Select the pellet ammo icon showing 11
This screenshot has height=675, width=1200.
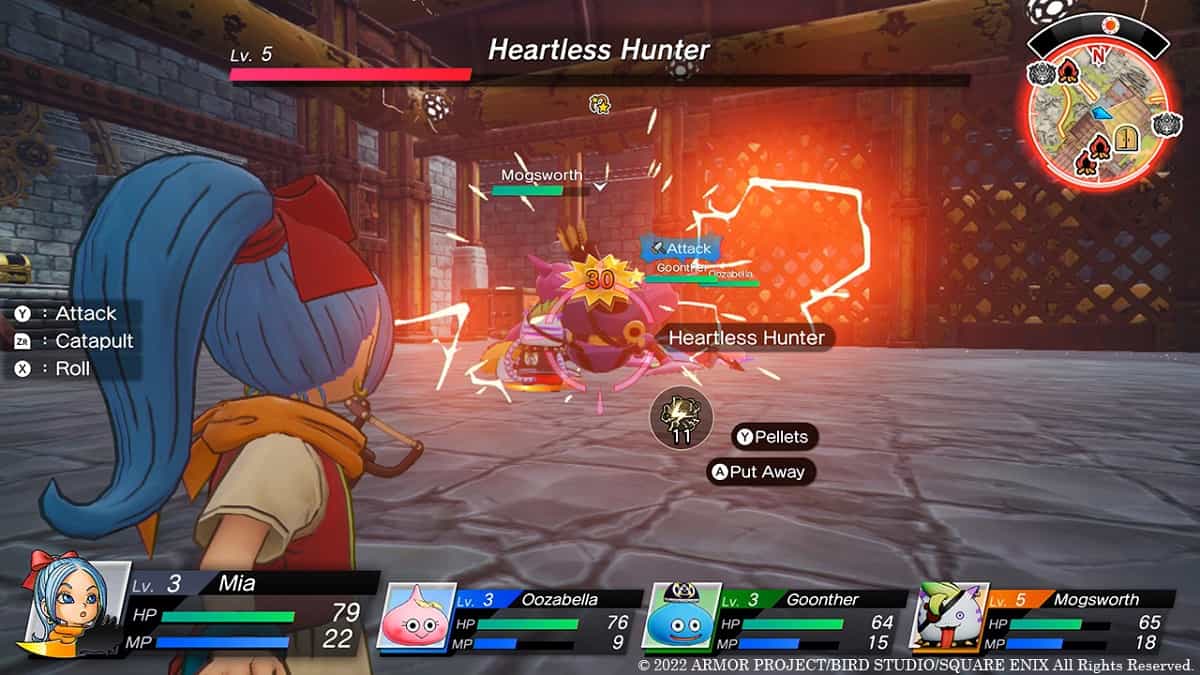681,418
